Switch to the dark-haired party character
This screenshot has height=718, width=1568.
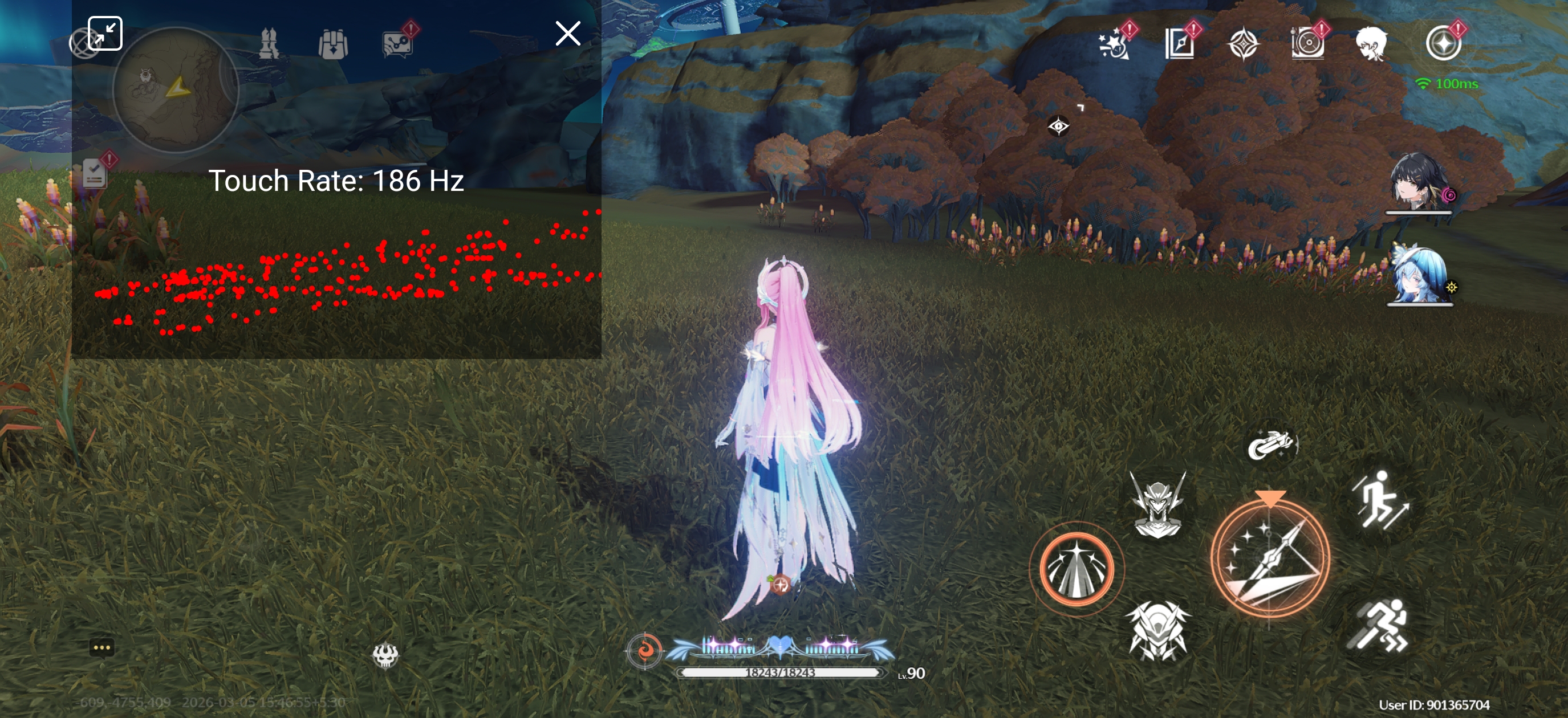[x=1418, y=181]
